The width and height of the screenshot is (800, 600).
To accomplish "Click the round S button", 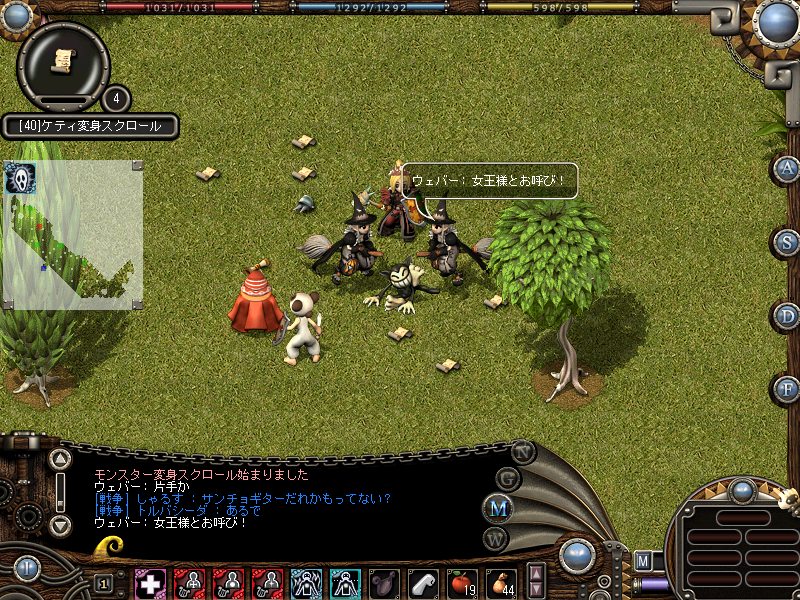I will (787, 242).
